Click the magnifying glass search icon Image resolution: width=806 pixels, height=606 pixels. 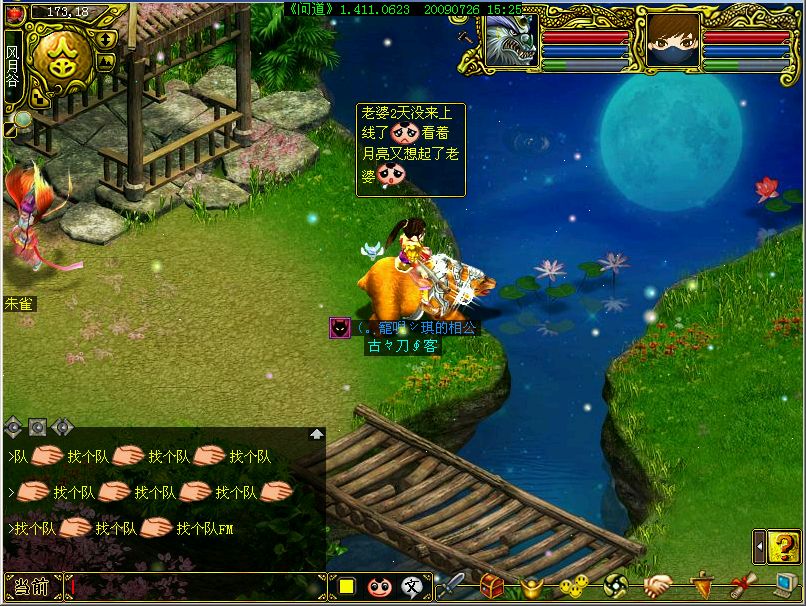pos(22,119)
